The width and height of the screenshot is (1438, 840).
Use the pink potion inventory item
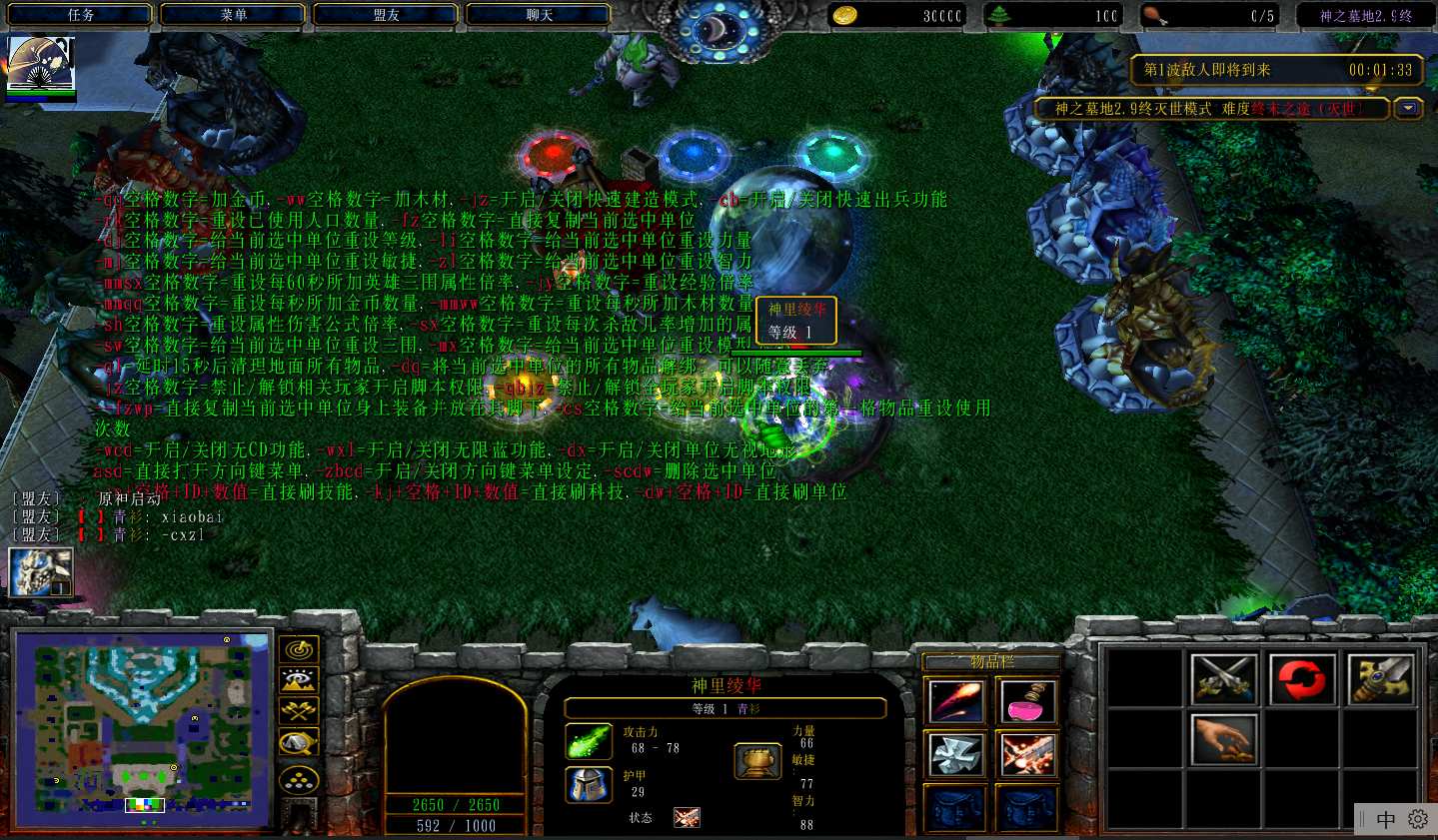pos(1026,701)
